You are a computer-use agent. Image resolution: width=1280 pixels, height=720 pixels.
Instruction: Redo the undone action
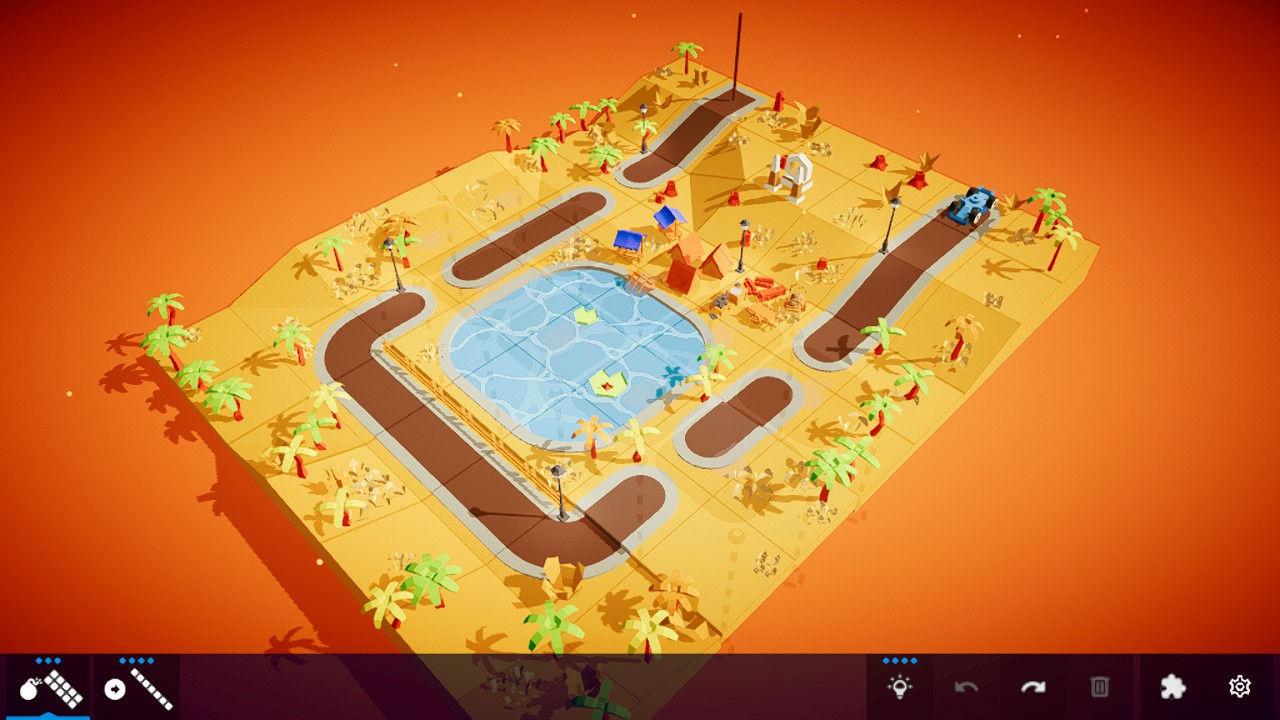[1035, 687]
